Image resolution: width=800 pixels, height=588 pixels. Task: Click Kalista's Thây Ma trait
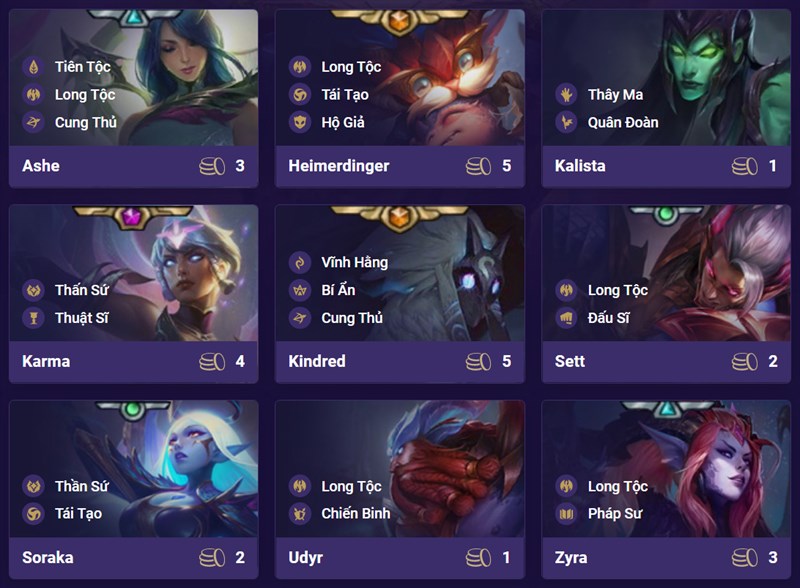pyautogui.click(x=615, y=95)
